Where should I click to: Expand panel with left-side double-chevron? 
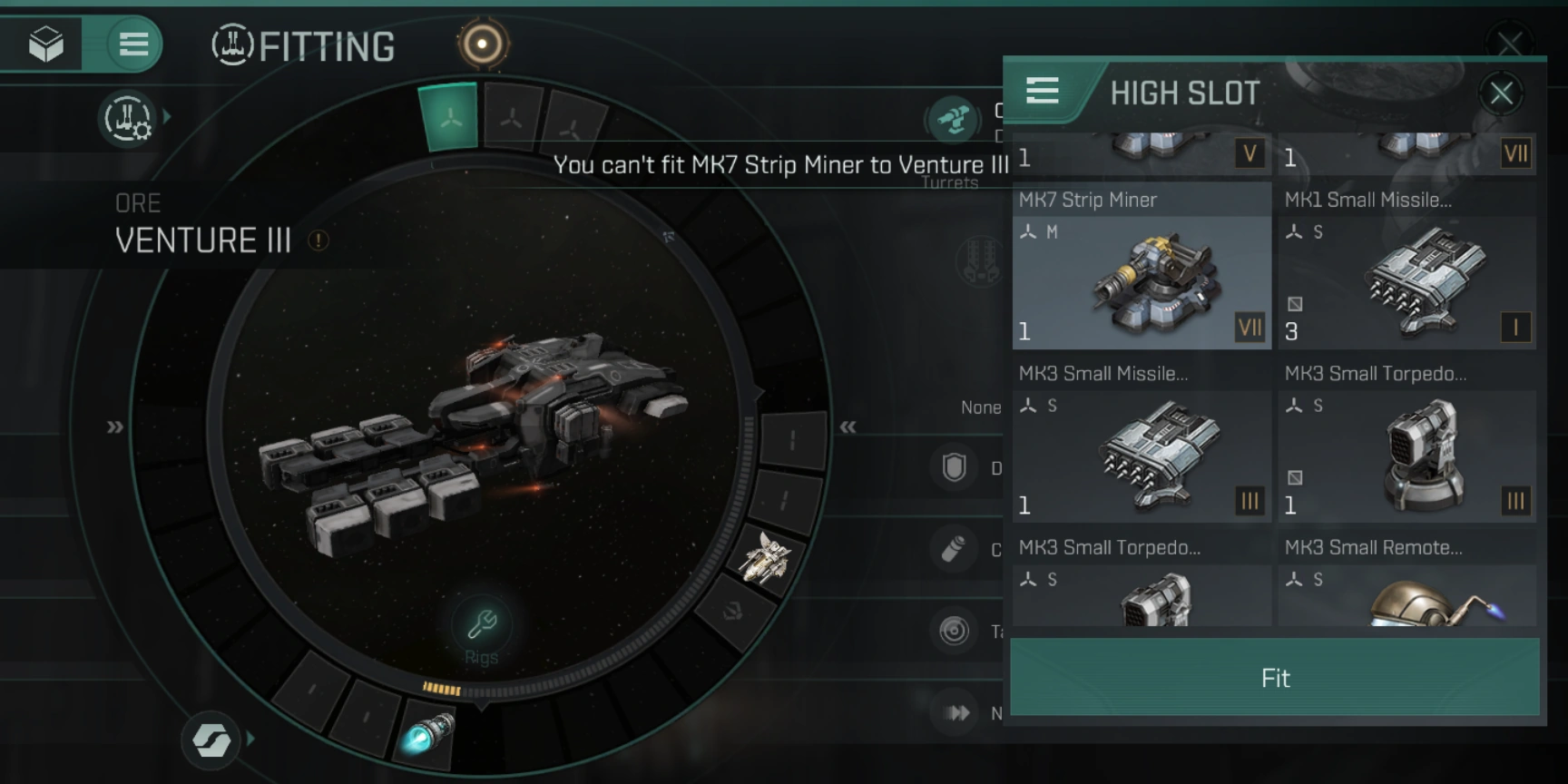[x=114, y=426]
